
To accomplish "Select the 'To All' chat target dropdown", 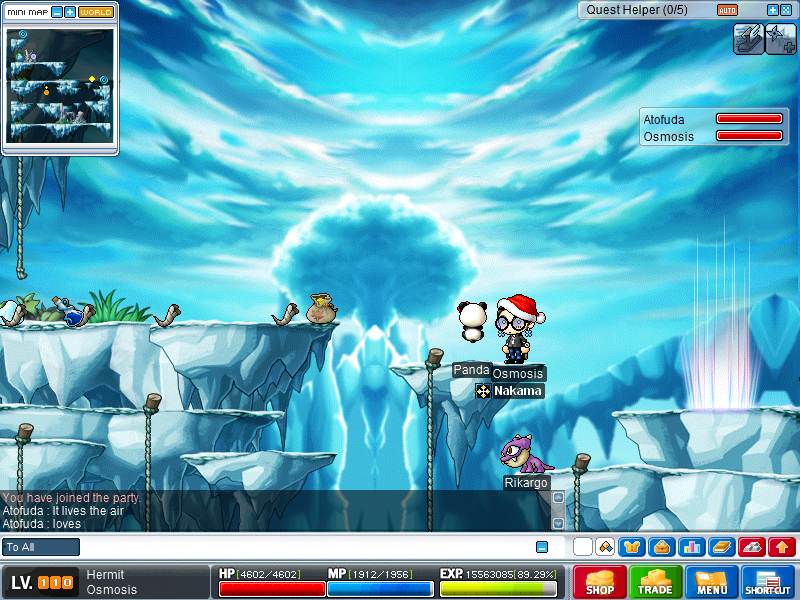I will pos(41,547).
